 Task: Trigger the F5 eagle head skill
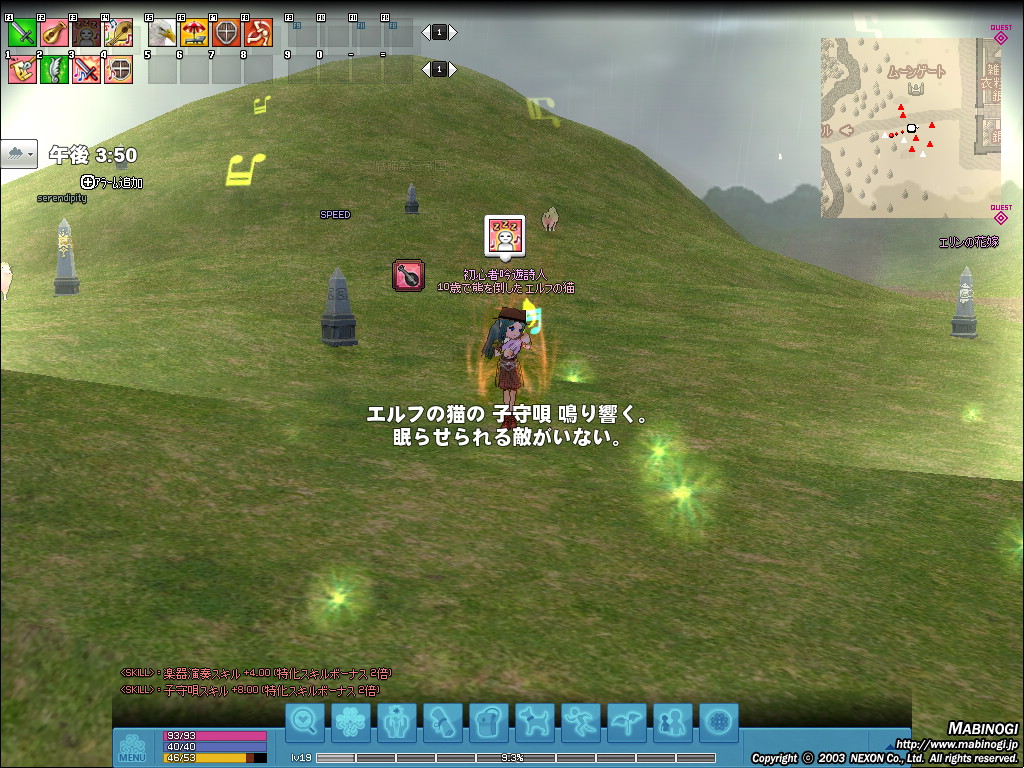point(162,33)
